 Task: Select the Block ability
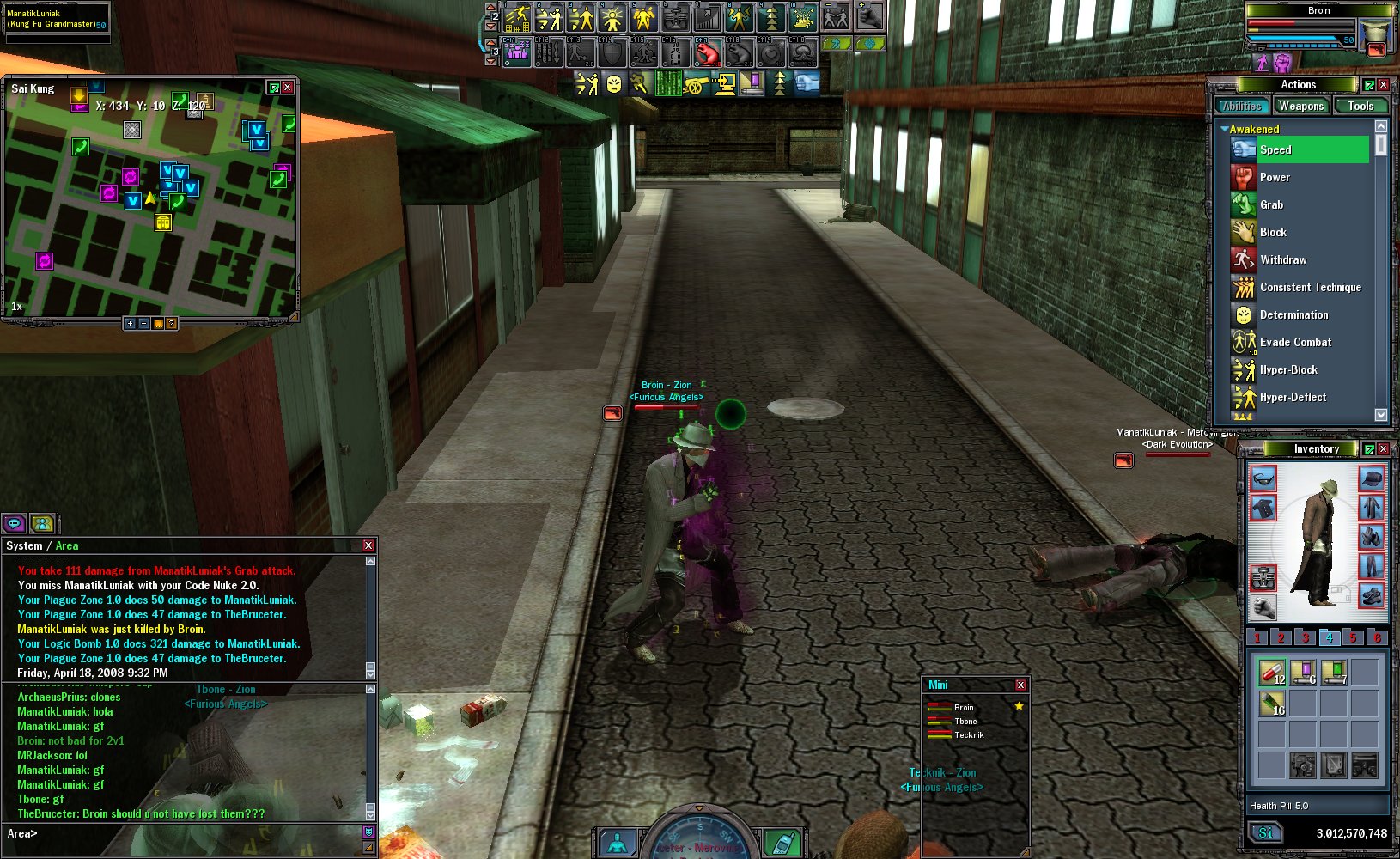coord(1273,232)
